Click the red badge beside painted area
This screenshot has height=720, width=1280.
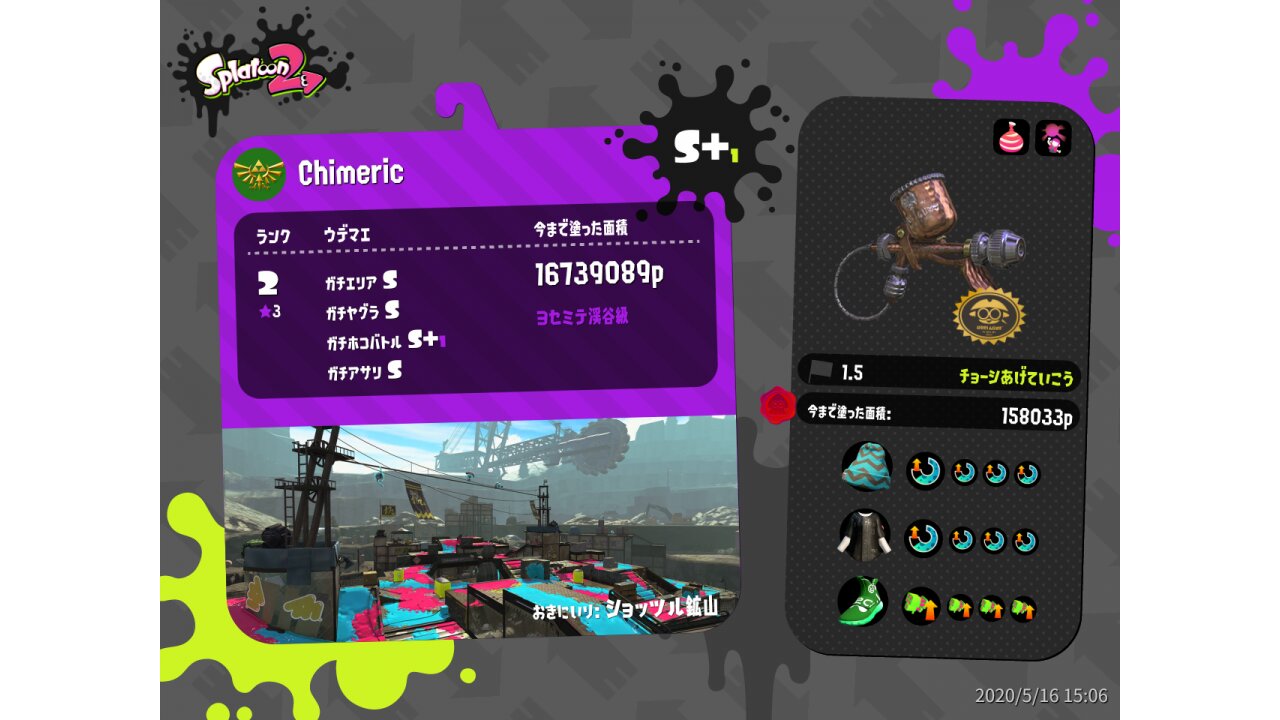pyautogui.click(x=777, y=406)
